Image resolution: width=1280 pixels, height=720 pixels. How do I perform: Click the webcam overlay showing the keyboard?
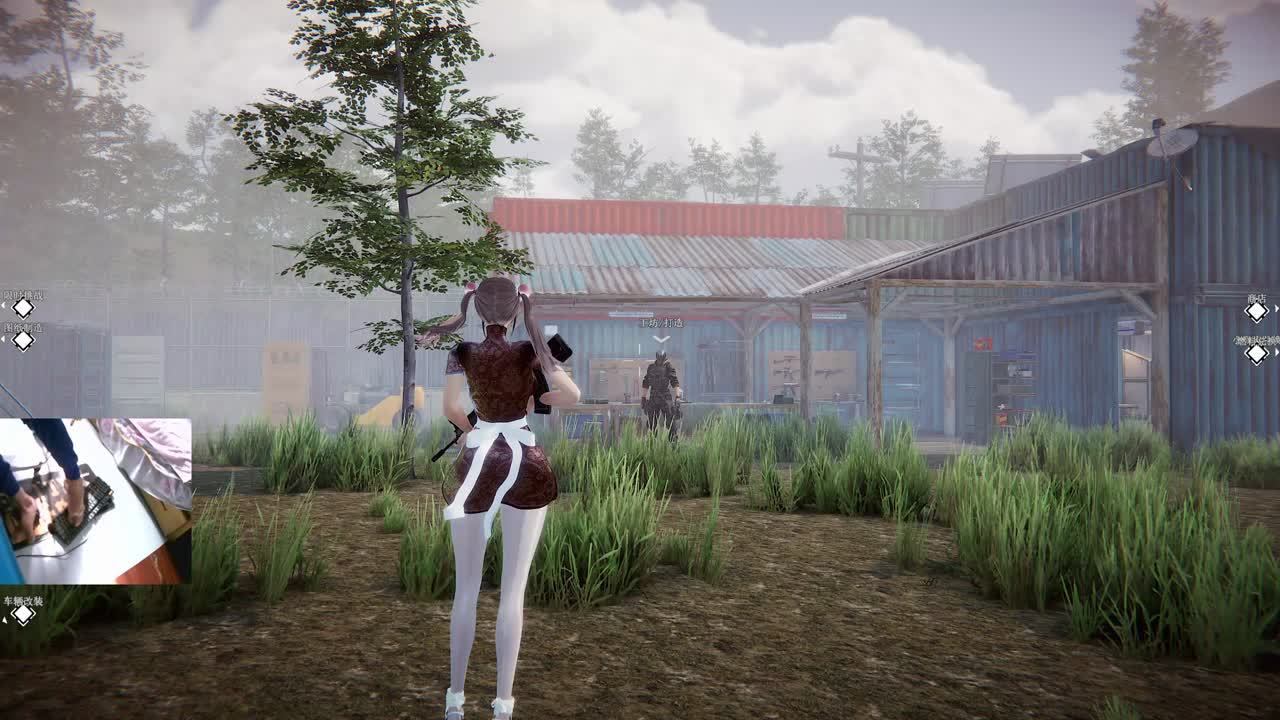[x=96, y=501]
